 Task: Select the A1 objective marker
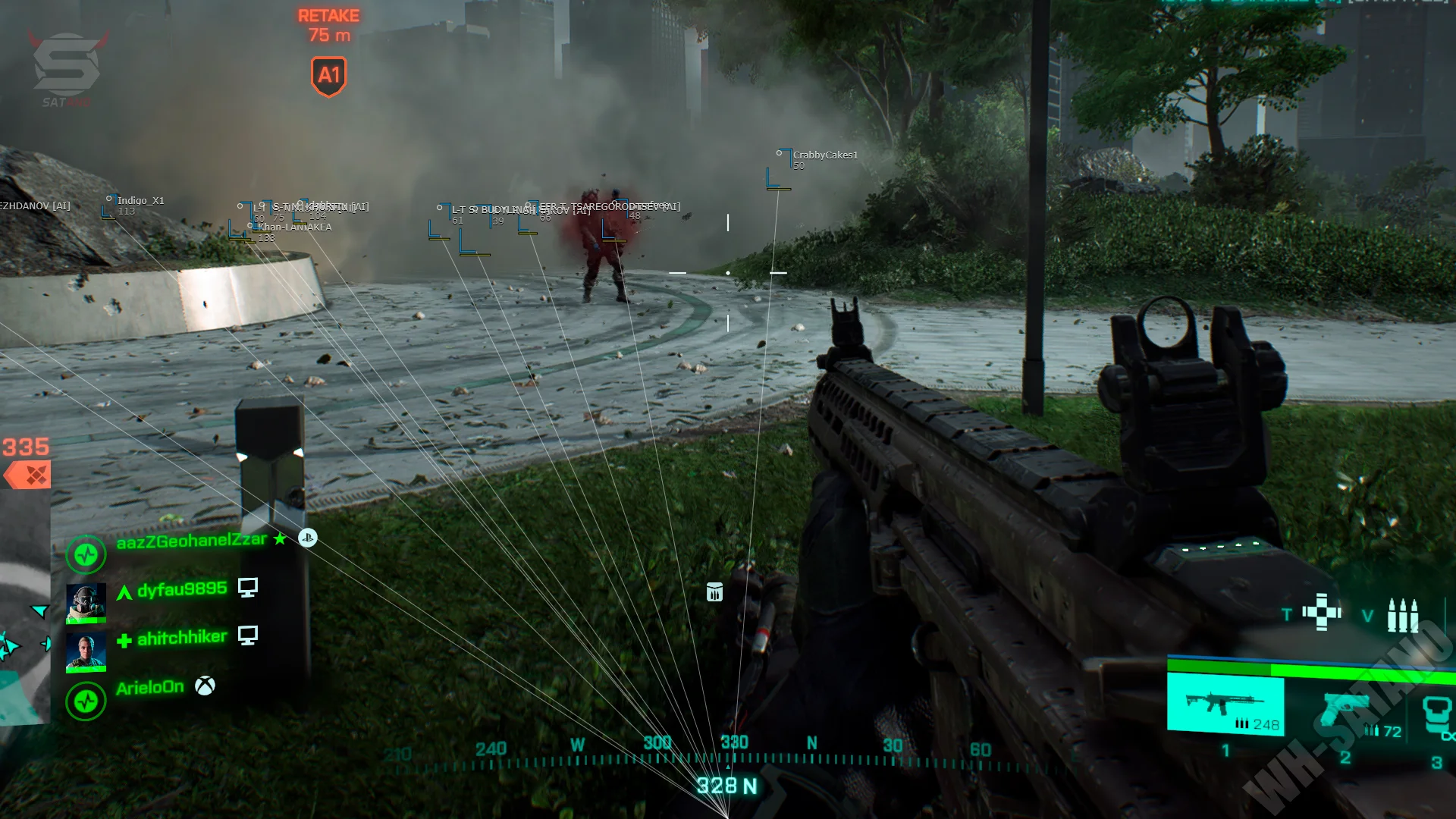(328, 76)
